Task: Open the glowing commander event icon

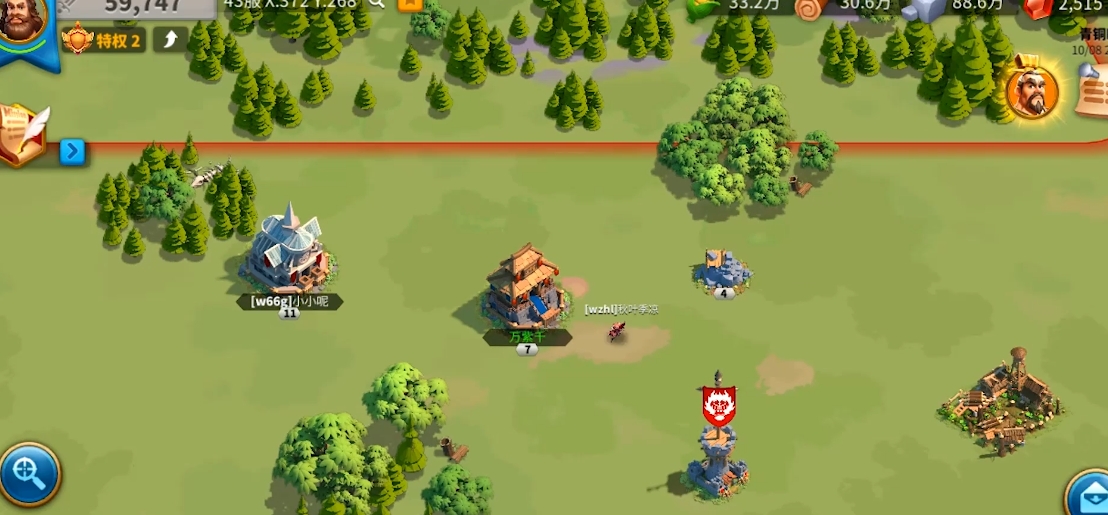Action: click(x=1032, y=93)
